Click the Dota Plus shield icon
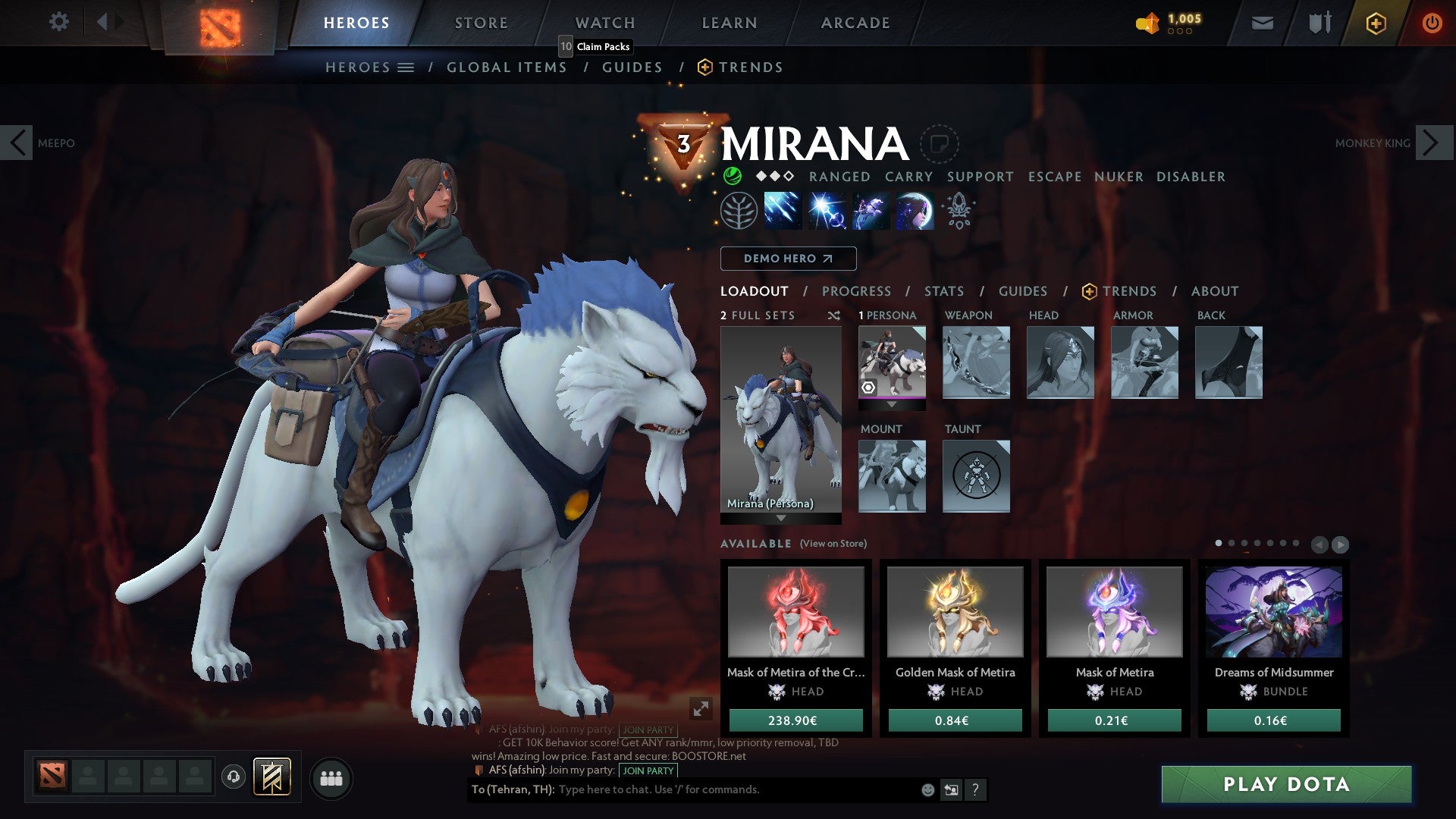The height and width of the screenshot is (819, 1456). coord(1378,23)
